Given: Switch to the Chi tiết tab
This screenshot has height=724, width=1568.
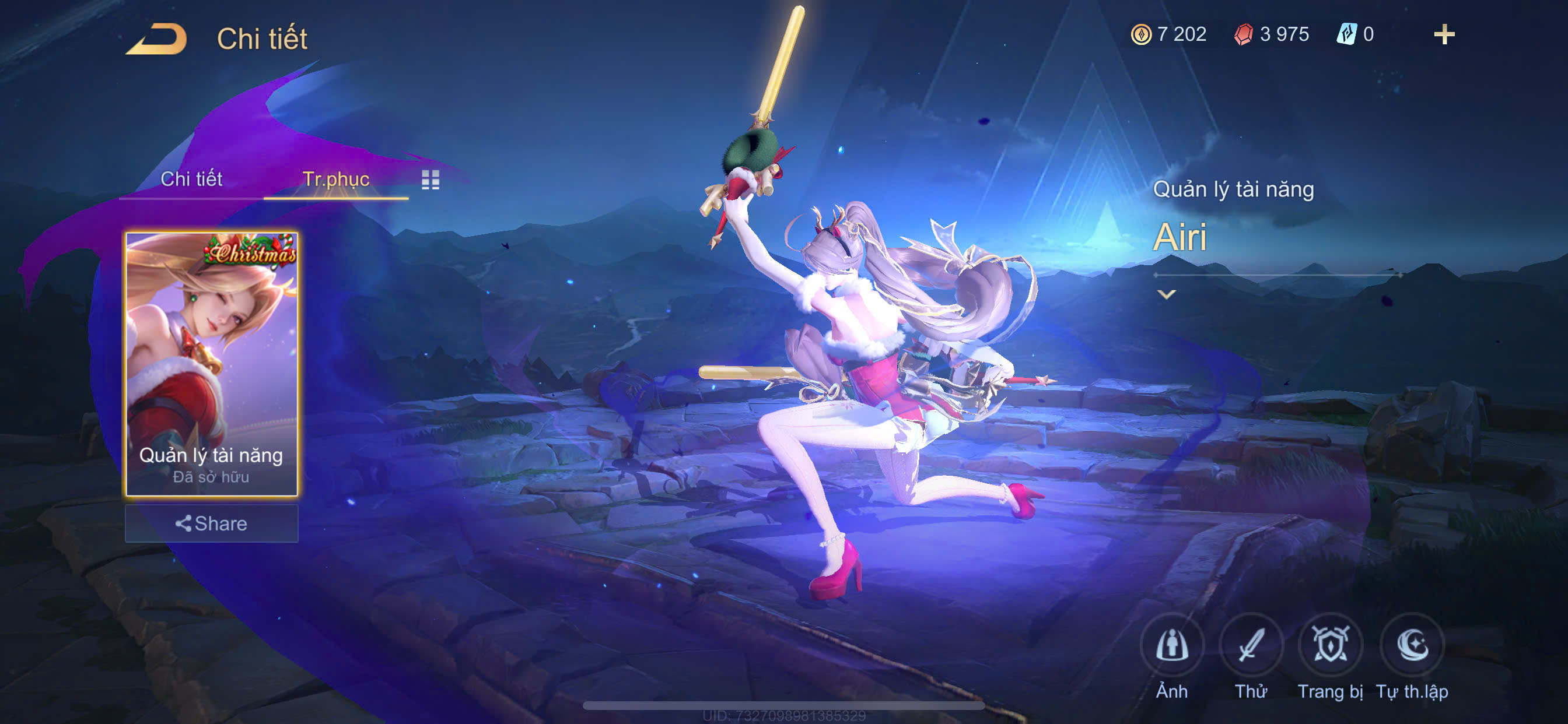Looking at the screenshot, I should [x=191, y=179].
